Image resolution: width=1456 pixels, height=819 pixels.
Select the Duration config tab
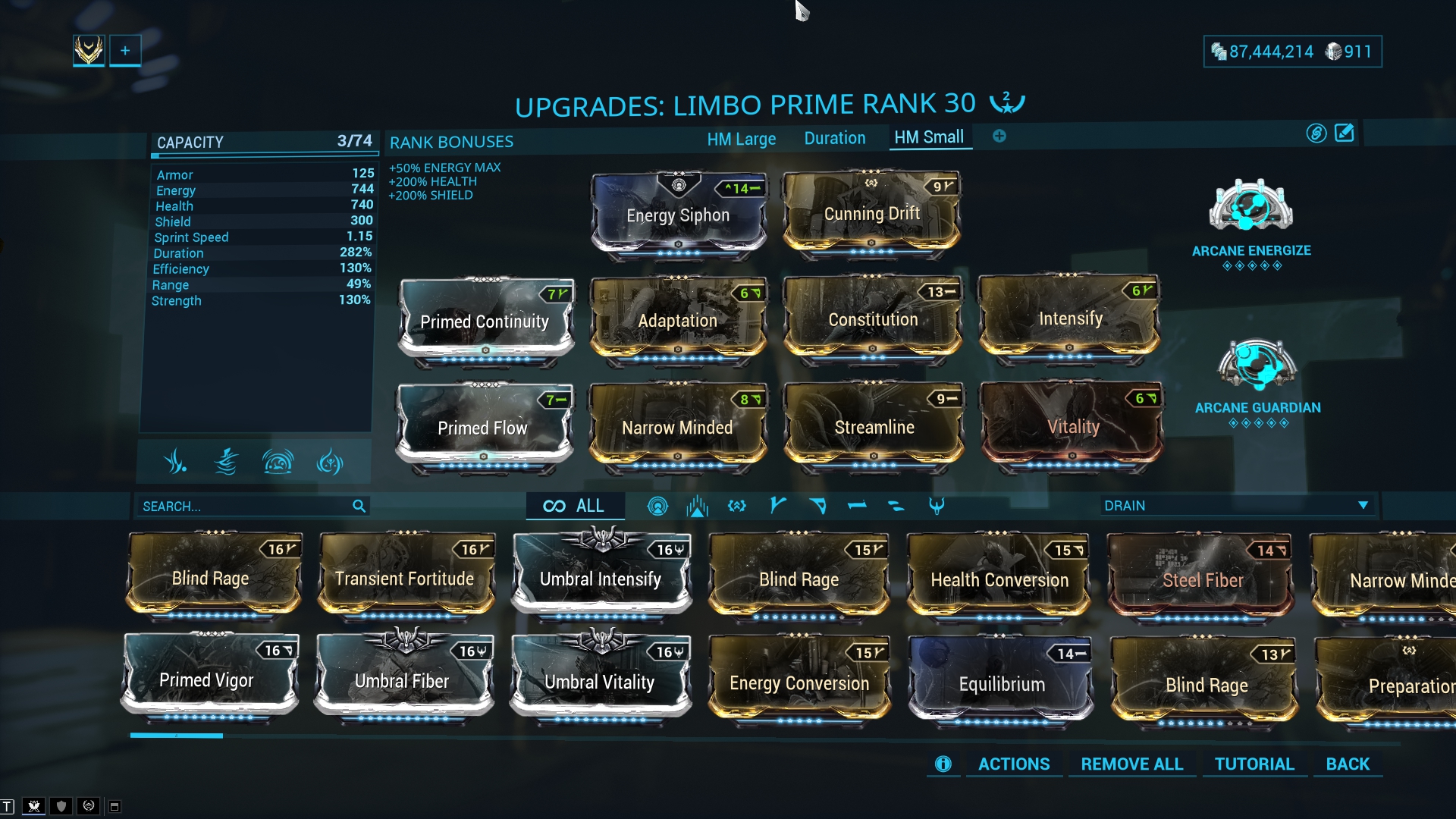click(834, 138)
